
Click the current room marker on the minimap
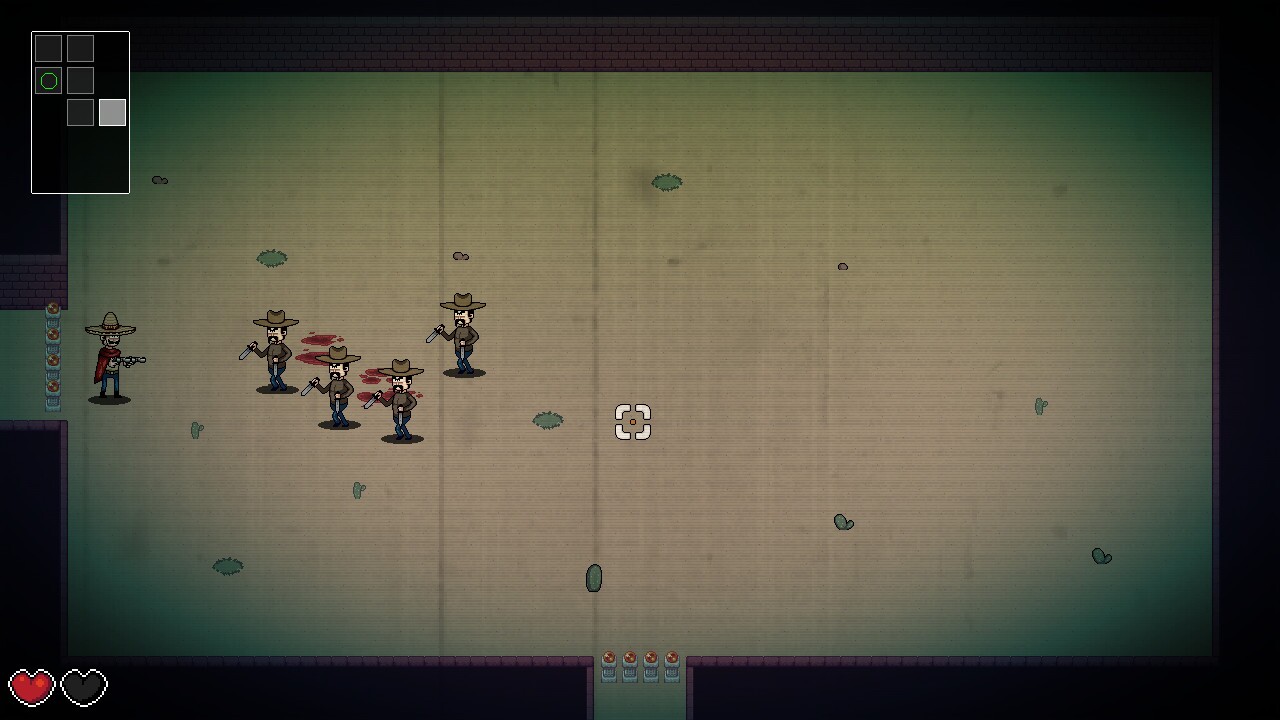tap(48, 80)
